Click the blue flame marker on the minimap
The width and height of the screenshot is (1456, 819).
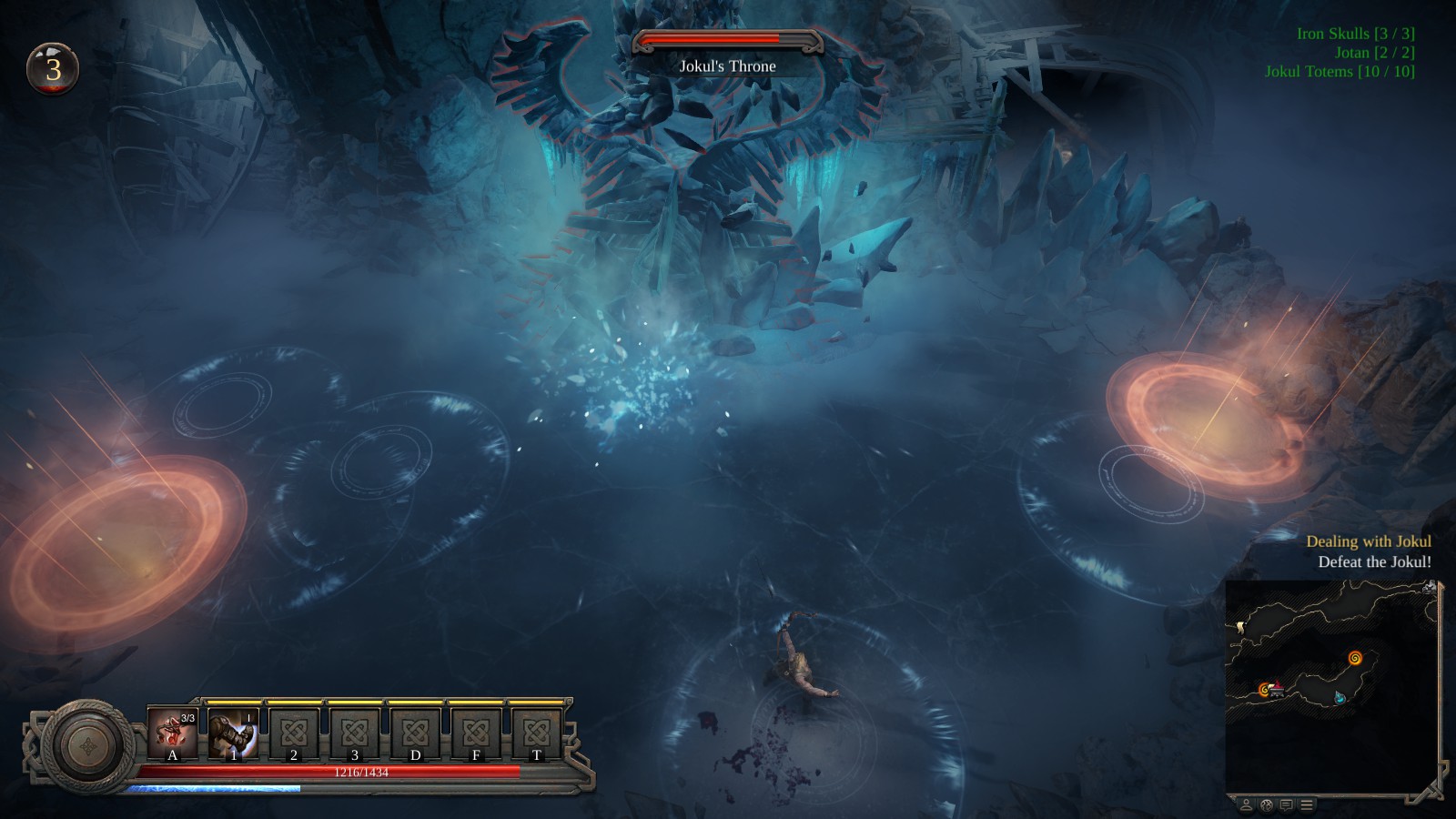click(1340, 697)
